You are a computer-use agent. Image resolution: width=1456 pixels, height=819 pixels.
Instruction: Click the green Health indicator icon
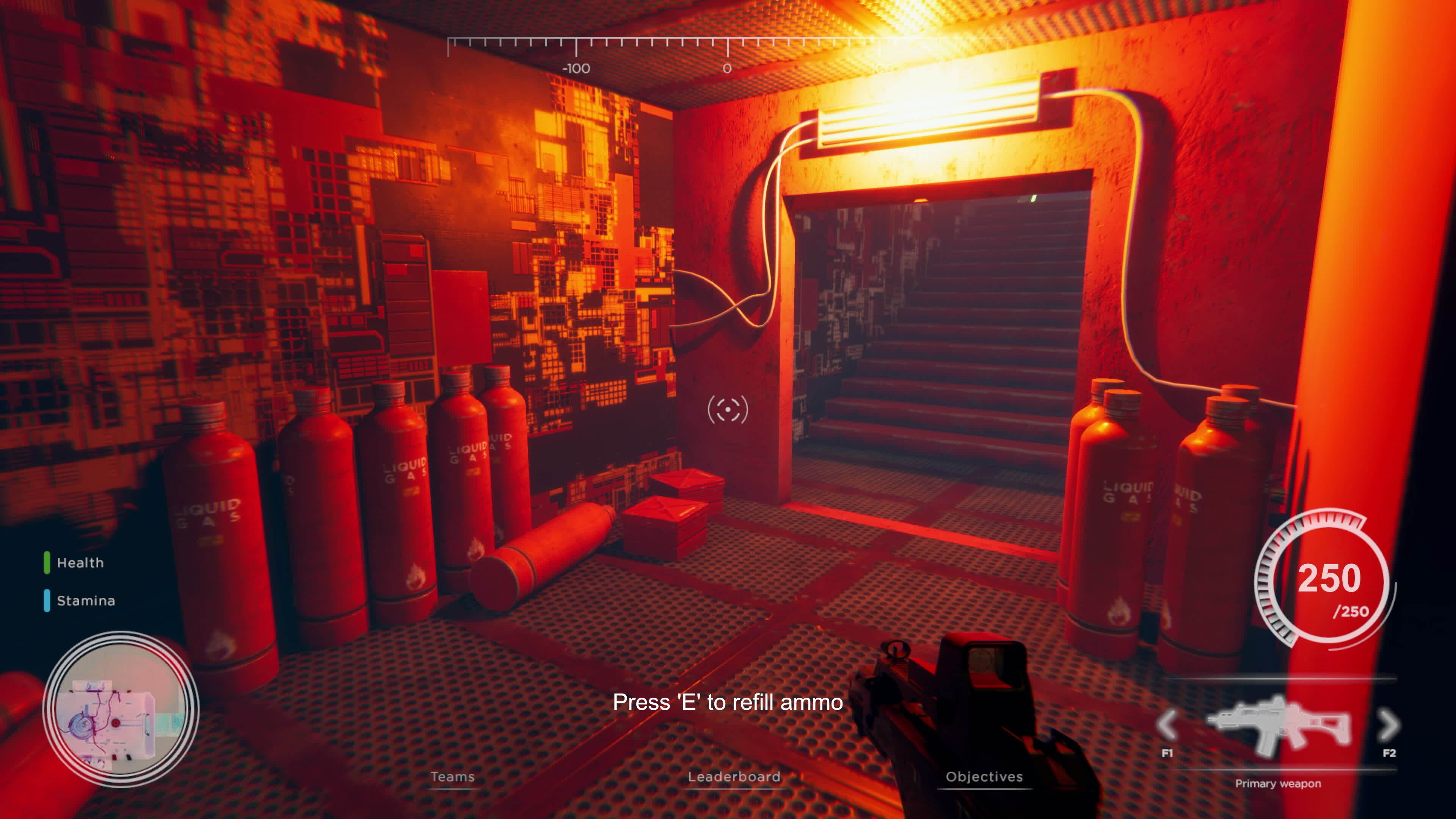tap(47, 563)
